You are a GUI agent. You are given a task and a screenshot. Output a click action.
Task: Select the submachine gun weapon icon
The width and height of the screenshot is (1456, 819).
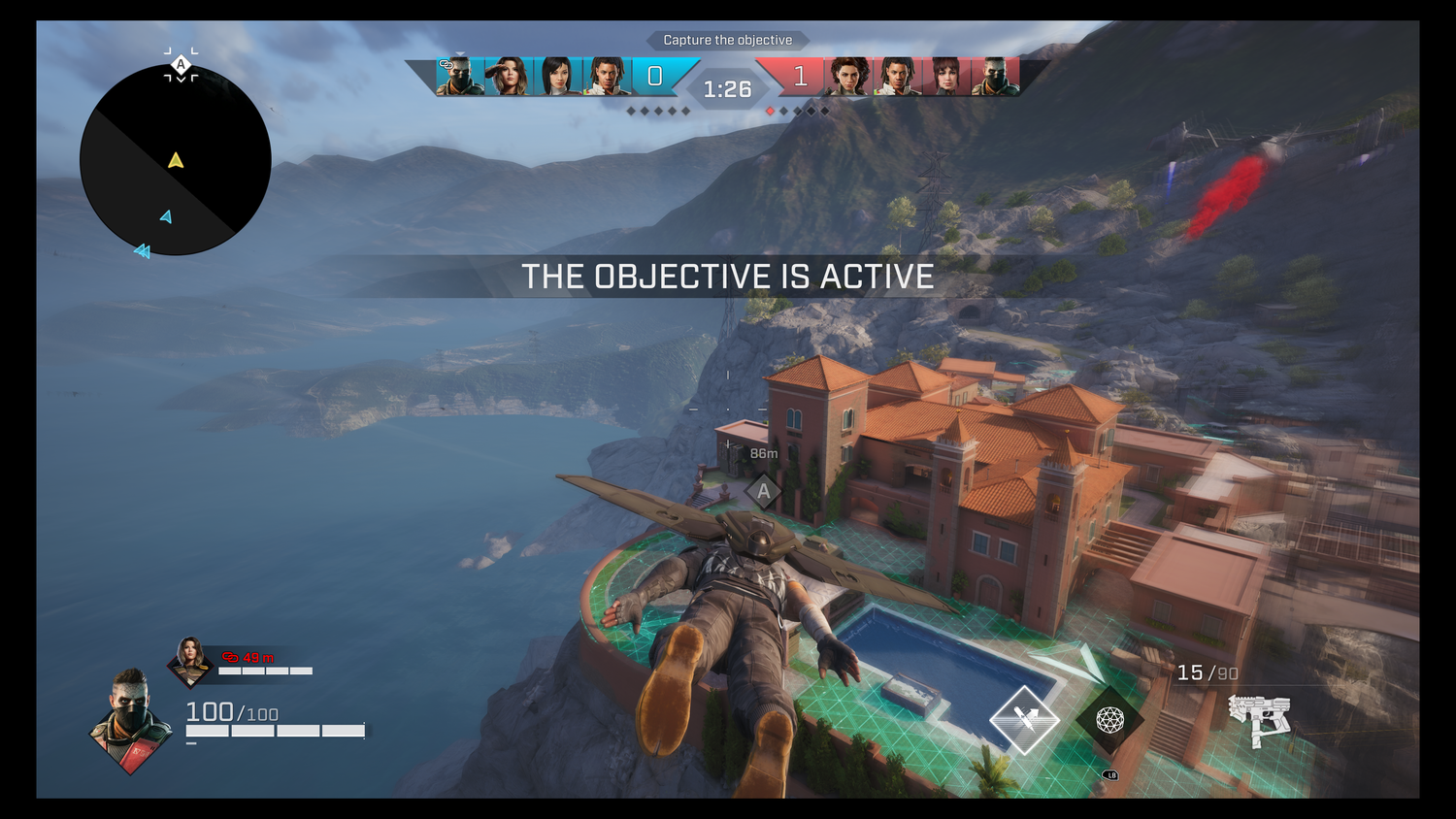point(1259,720)
